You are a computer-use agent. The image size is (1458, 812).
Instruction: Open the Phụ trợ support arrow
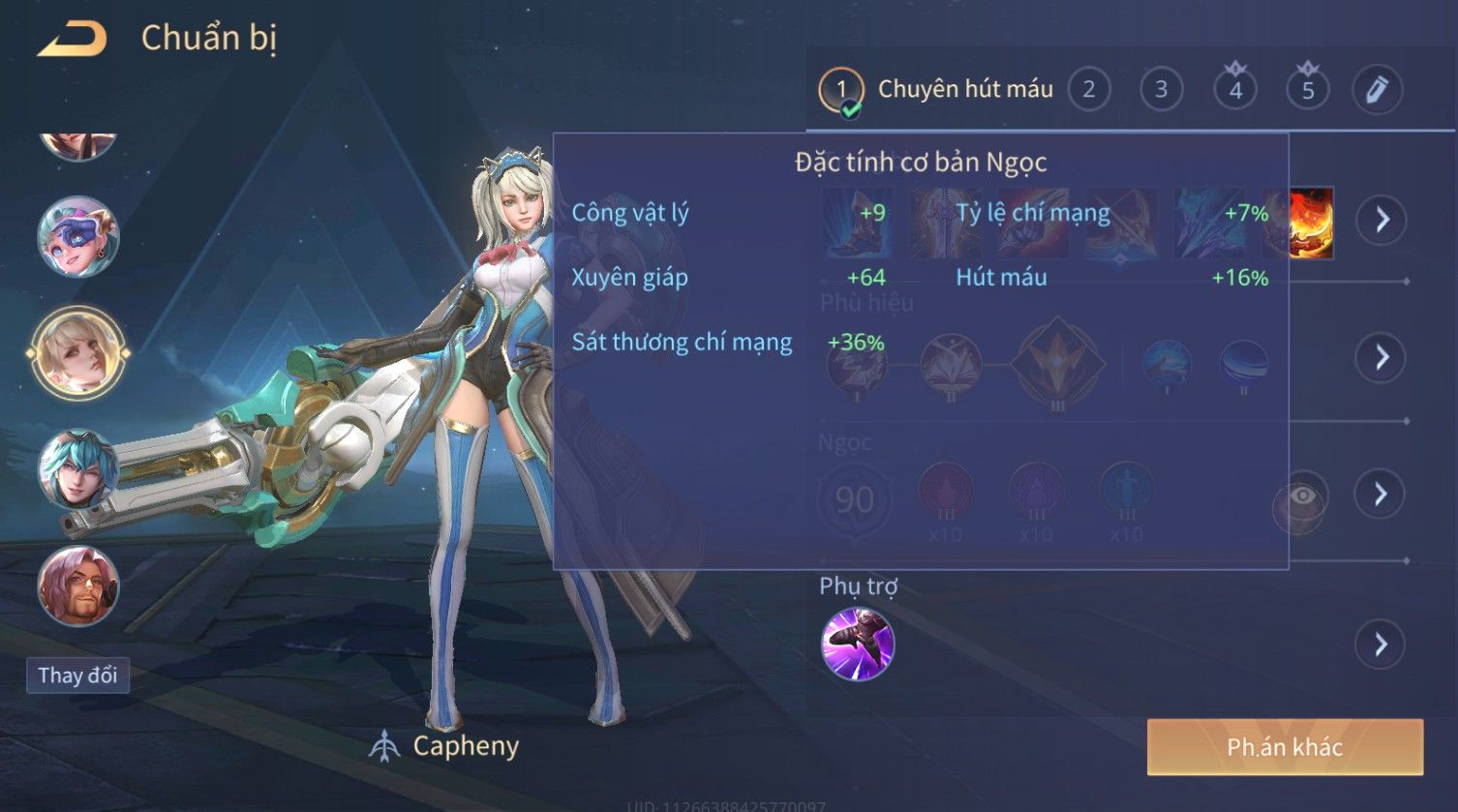(x=1381, y=645)
